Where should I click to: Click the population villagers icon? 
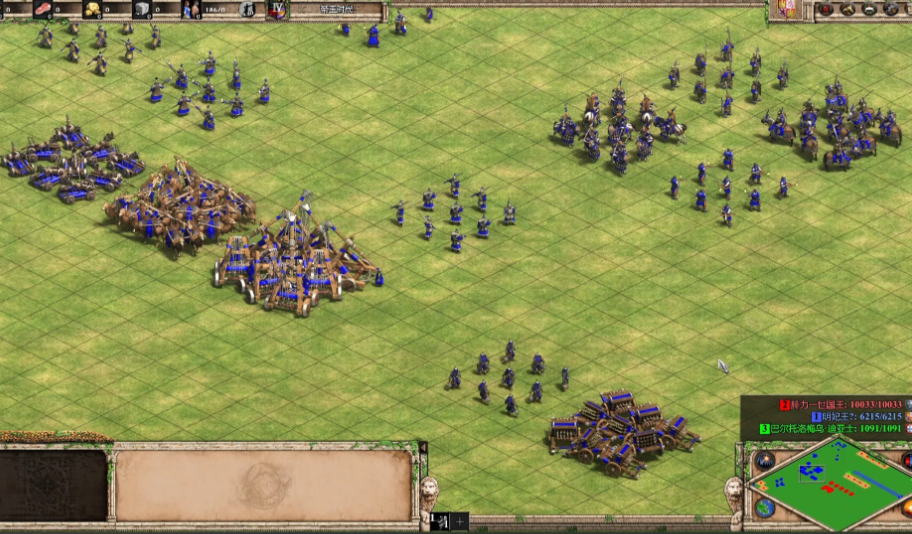(191, 9)
